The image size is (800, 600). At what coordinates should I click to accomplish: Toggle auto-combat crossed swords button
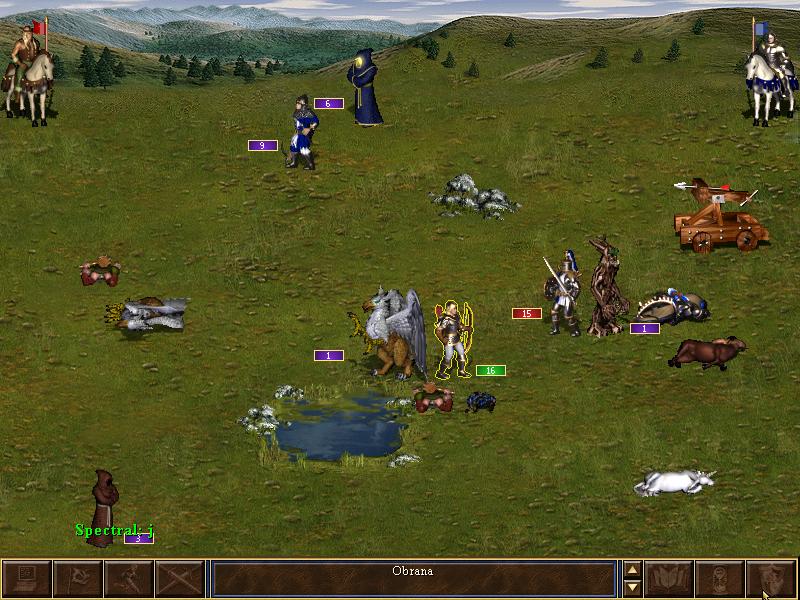pos(180,579)
